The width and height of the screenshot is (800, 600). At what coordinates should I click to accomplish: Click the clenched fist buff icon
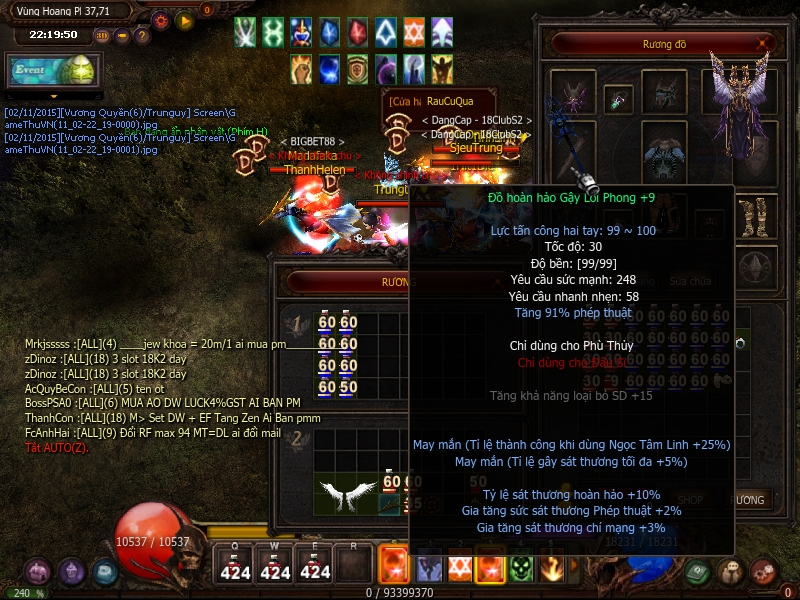coord(301,68)
